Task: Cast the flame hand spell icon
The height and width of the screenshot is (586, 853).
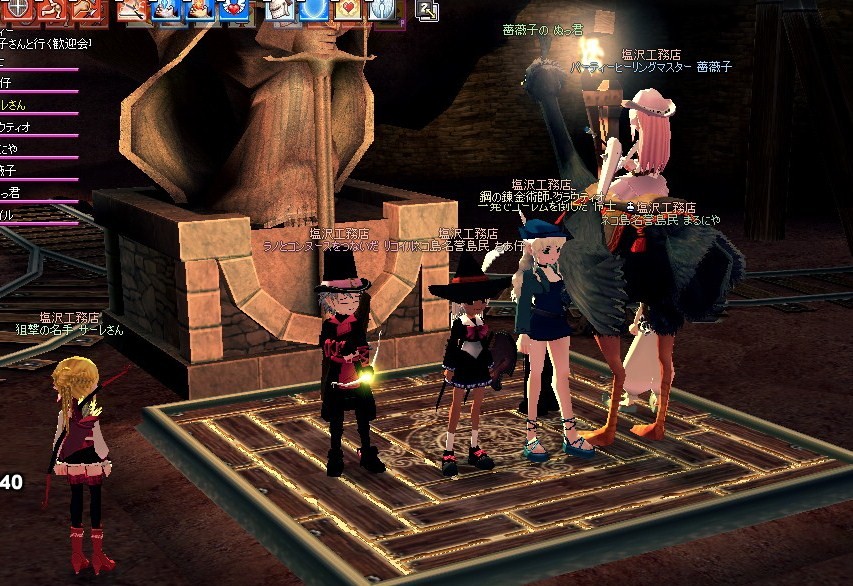Action: pyautogui.click(x=200, y=10)
